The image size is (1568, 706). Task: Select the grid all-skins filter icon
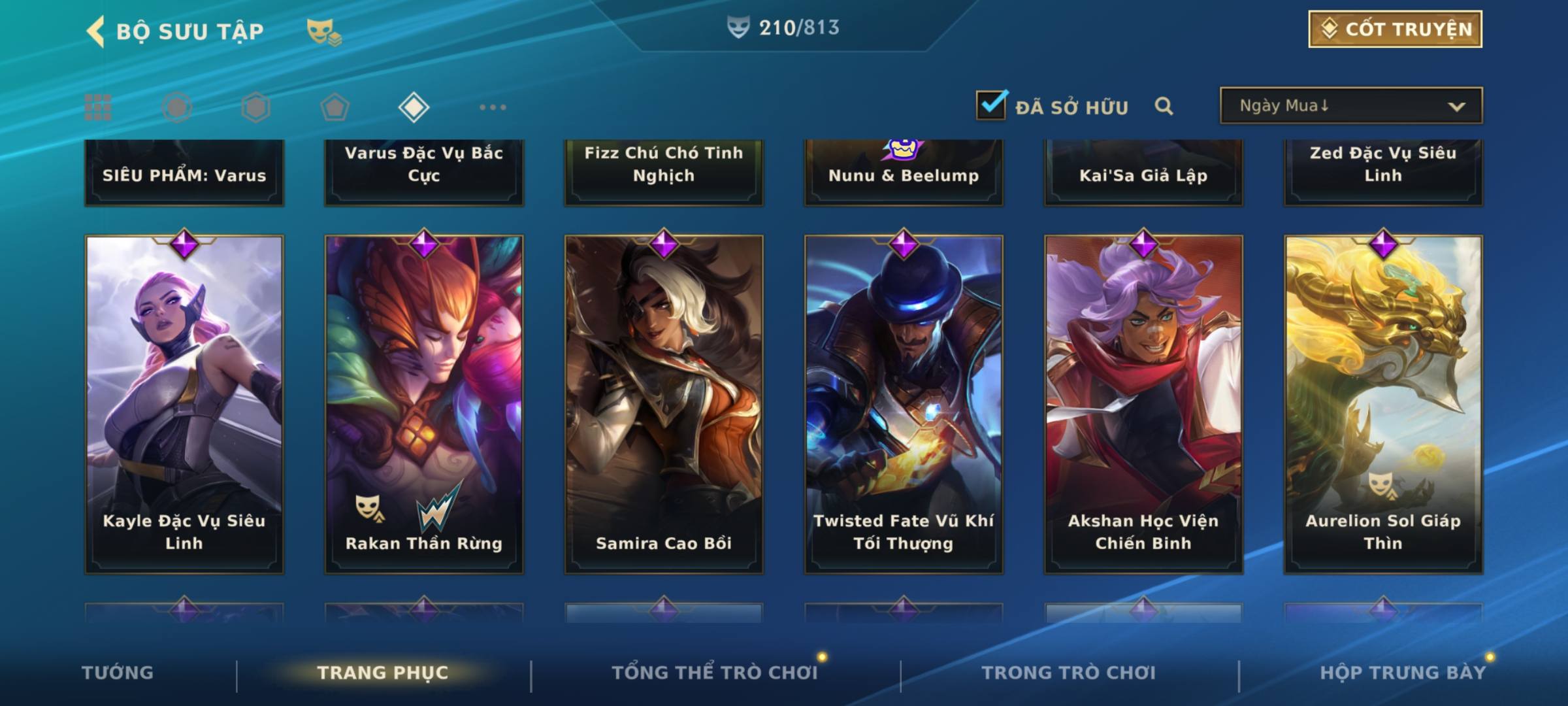(98, 107)
